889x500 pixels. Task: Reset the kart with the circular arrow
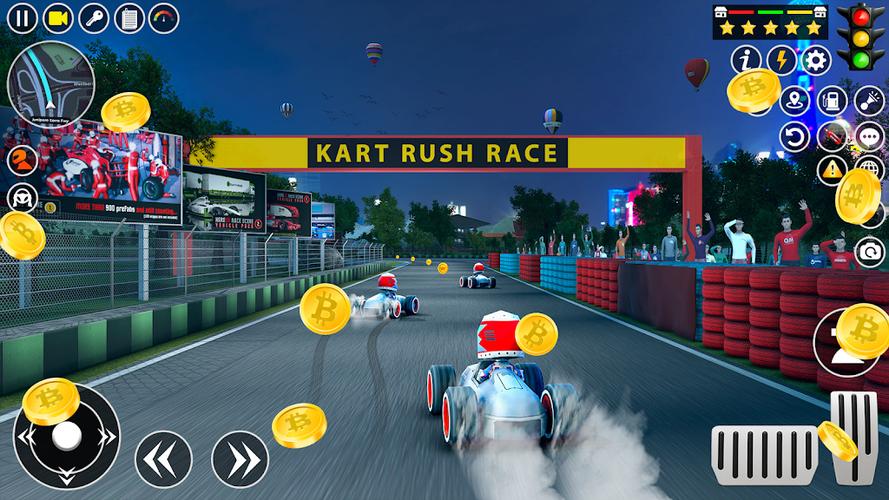pyautogui.click(x=795, y=136)
